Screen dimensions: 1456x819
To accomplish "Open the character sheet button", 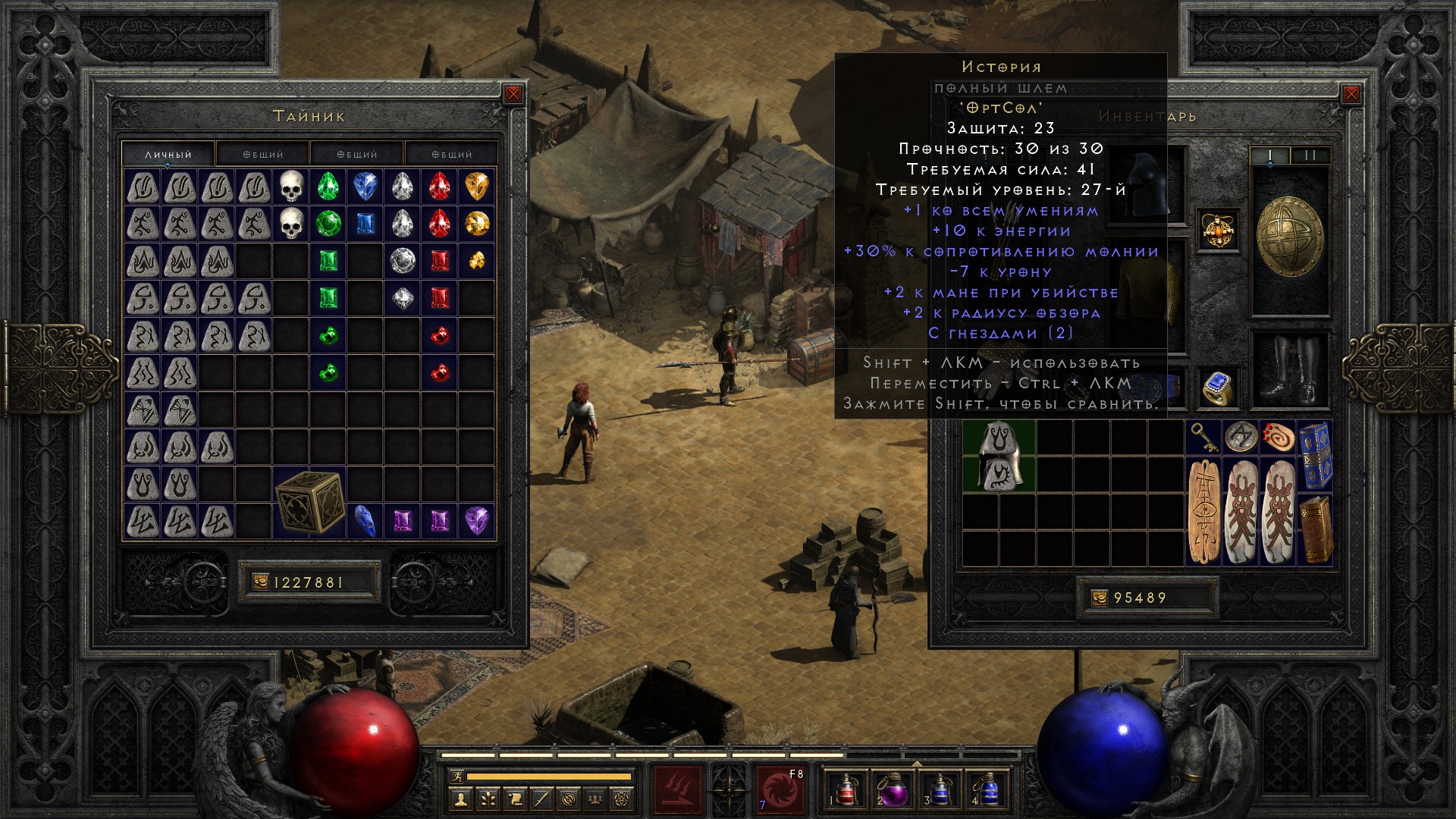I will pyautogui.click(x=460, y=799).
